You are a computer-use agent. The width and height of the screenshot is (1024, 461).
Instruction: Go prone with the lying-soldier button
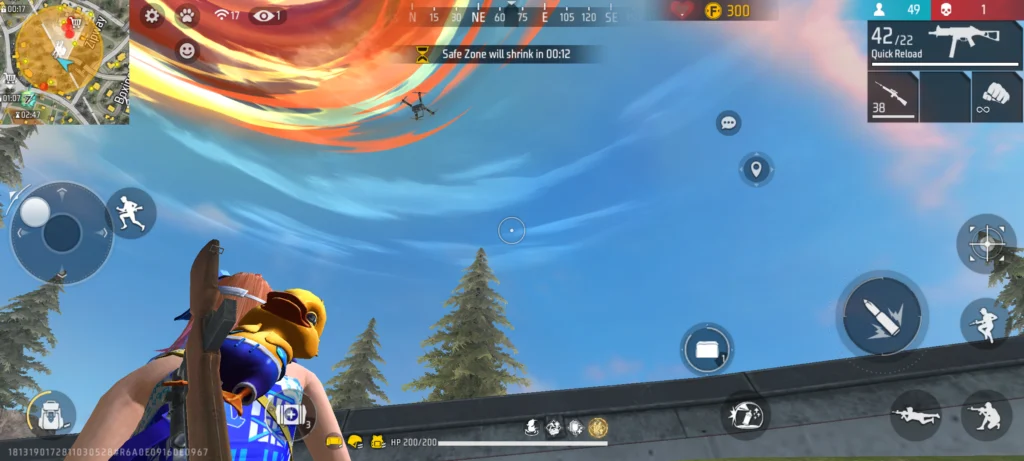point(915,414)
